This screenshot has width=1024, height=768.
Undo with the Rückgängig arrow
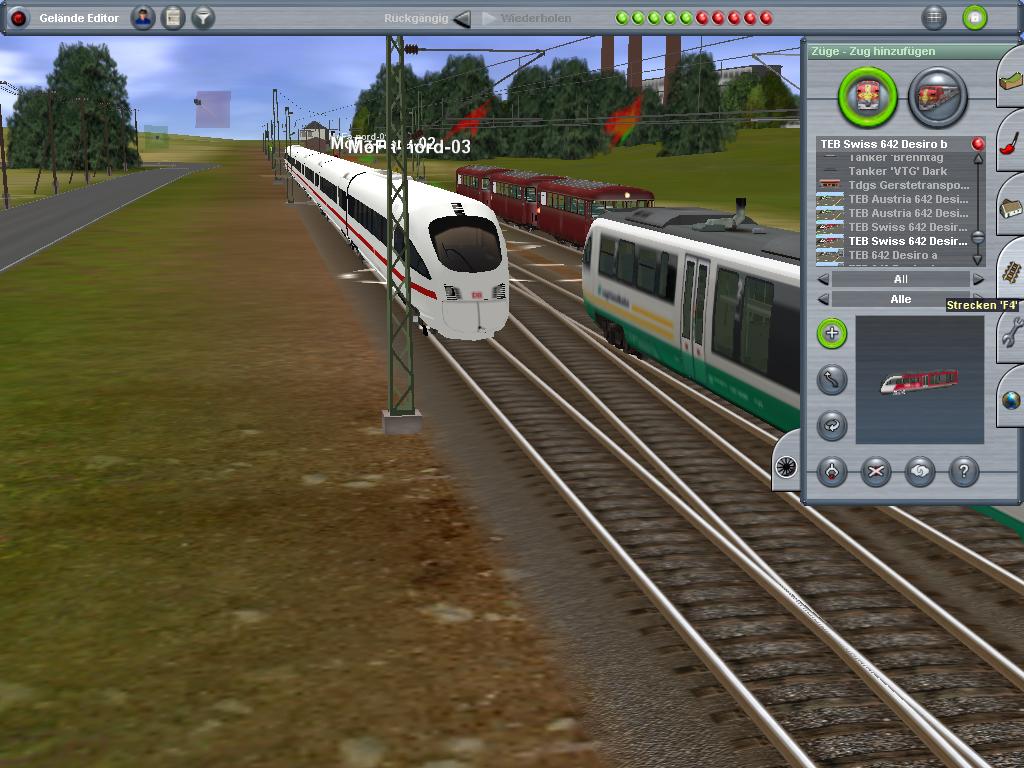pyautogui.click(x=461, y=18)
